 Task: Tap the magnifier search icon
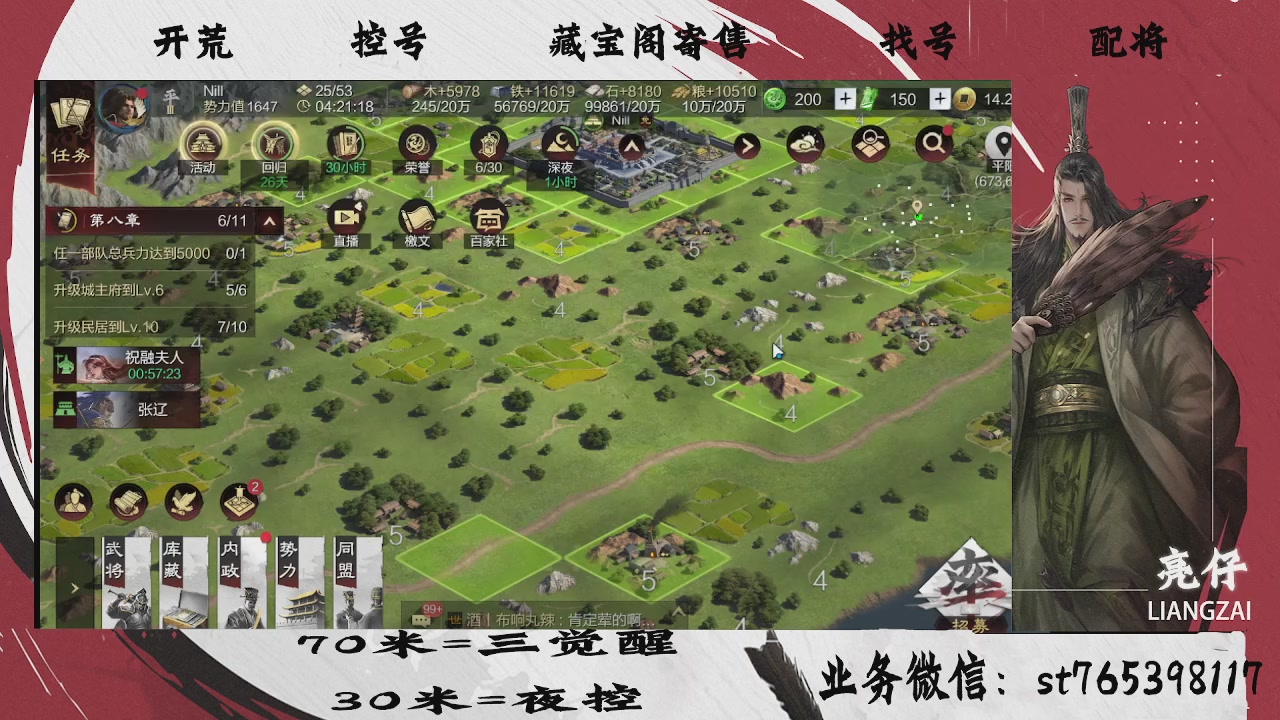point(933,143)
